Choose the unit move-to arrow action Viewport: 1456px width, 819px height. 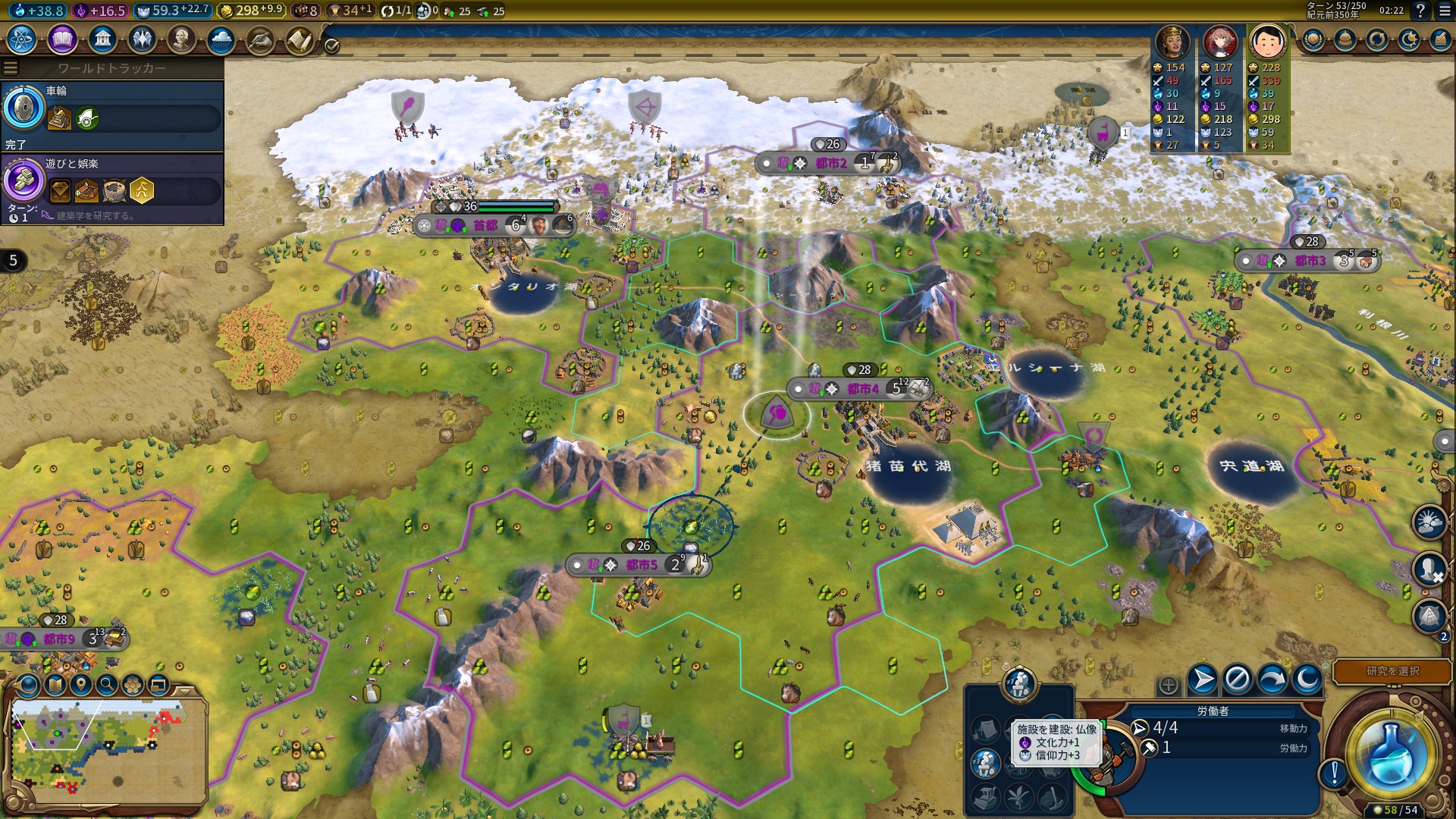1203,679
